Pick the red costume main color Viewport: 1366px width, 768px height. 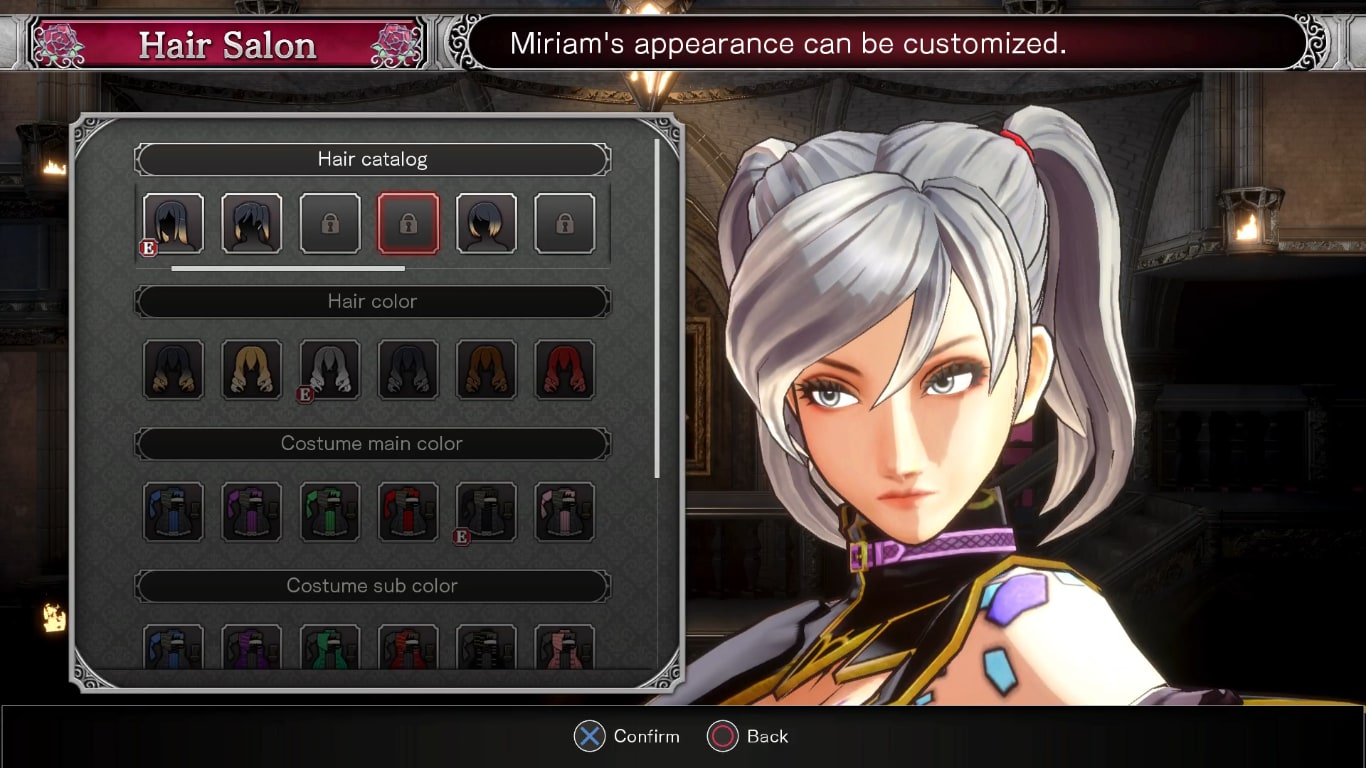coord(408,512)
